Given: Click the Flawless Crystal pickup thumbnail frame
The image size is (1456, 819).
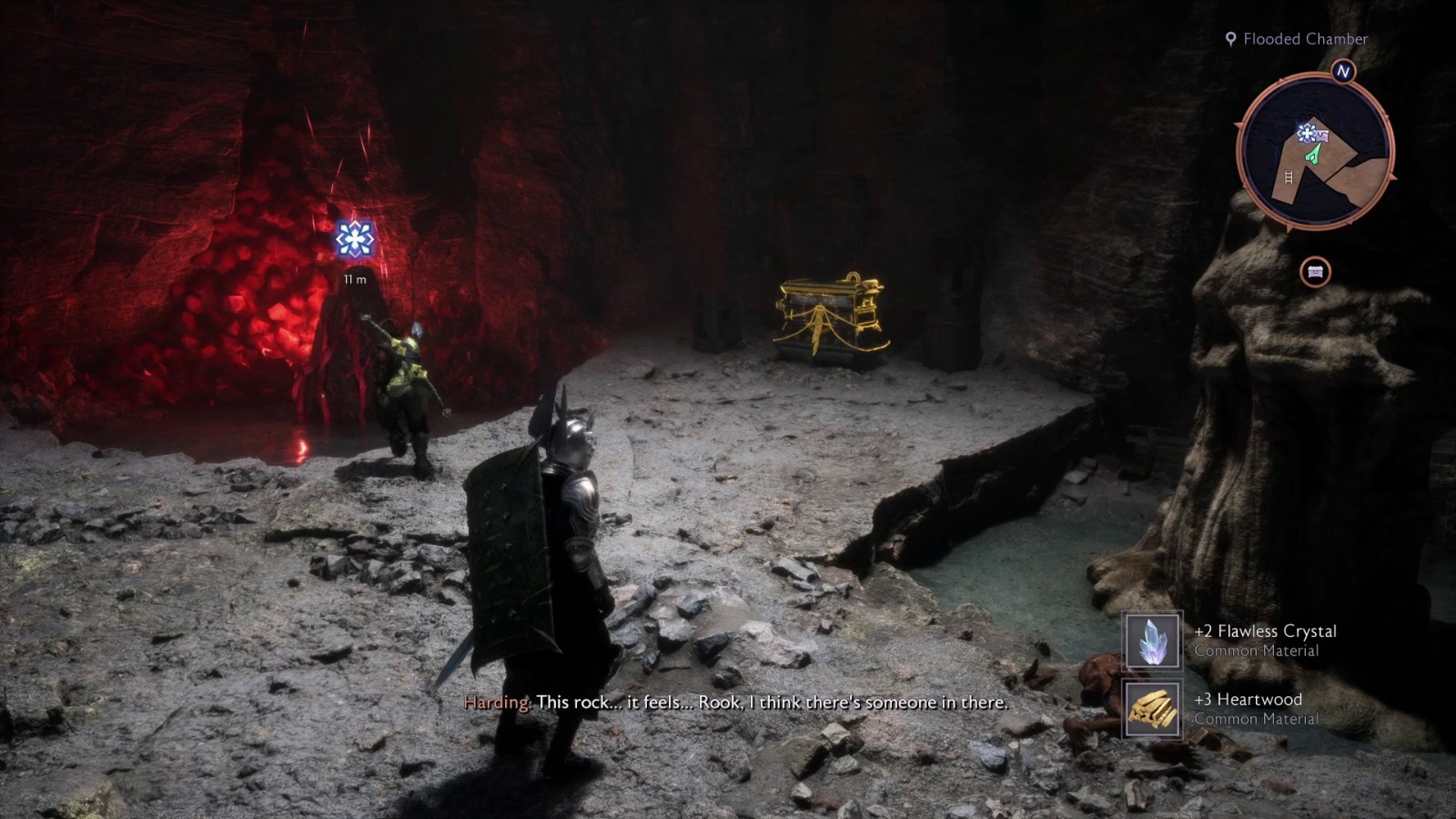Looking at the screenshot, I should tap(1151, 642).
